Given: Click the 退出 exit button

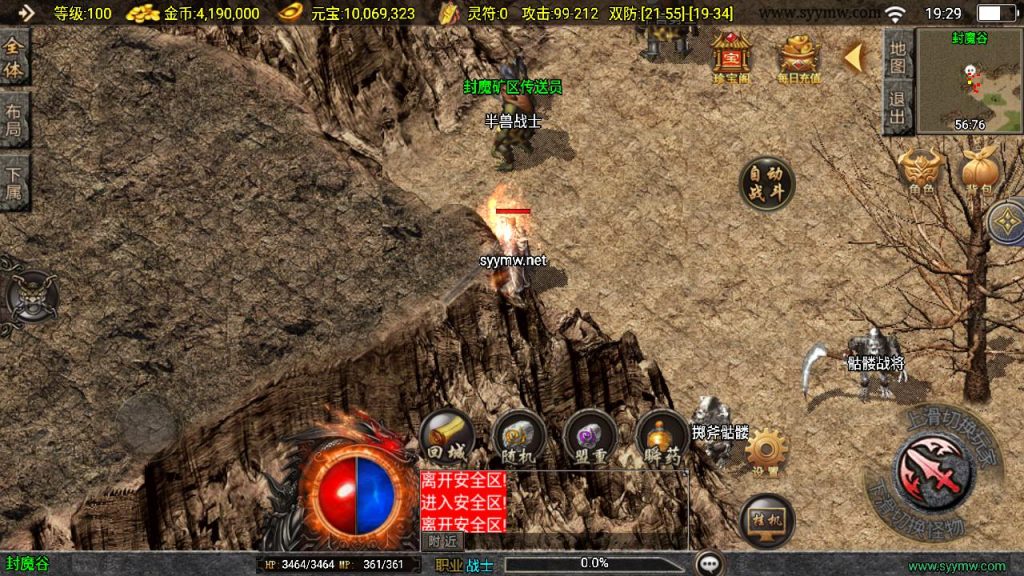Looking at the screenshot, I should click(898, 109).
